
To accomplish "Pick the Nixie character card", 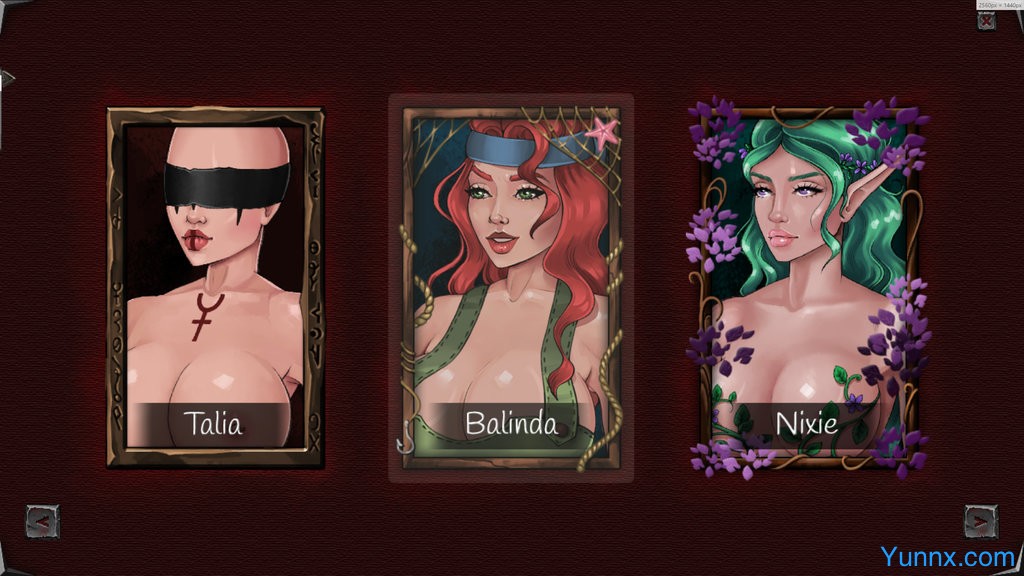I will (x=806, y=288).
